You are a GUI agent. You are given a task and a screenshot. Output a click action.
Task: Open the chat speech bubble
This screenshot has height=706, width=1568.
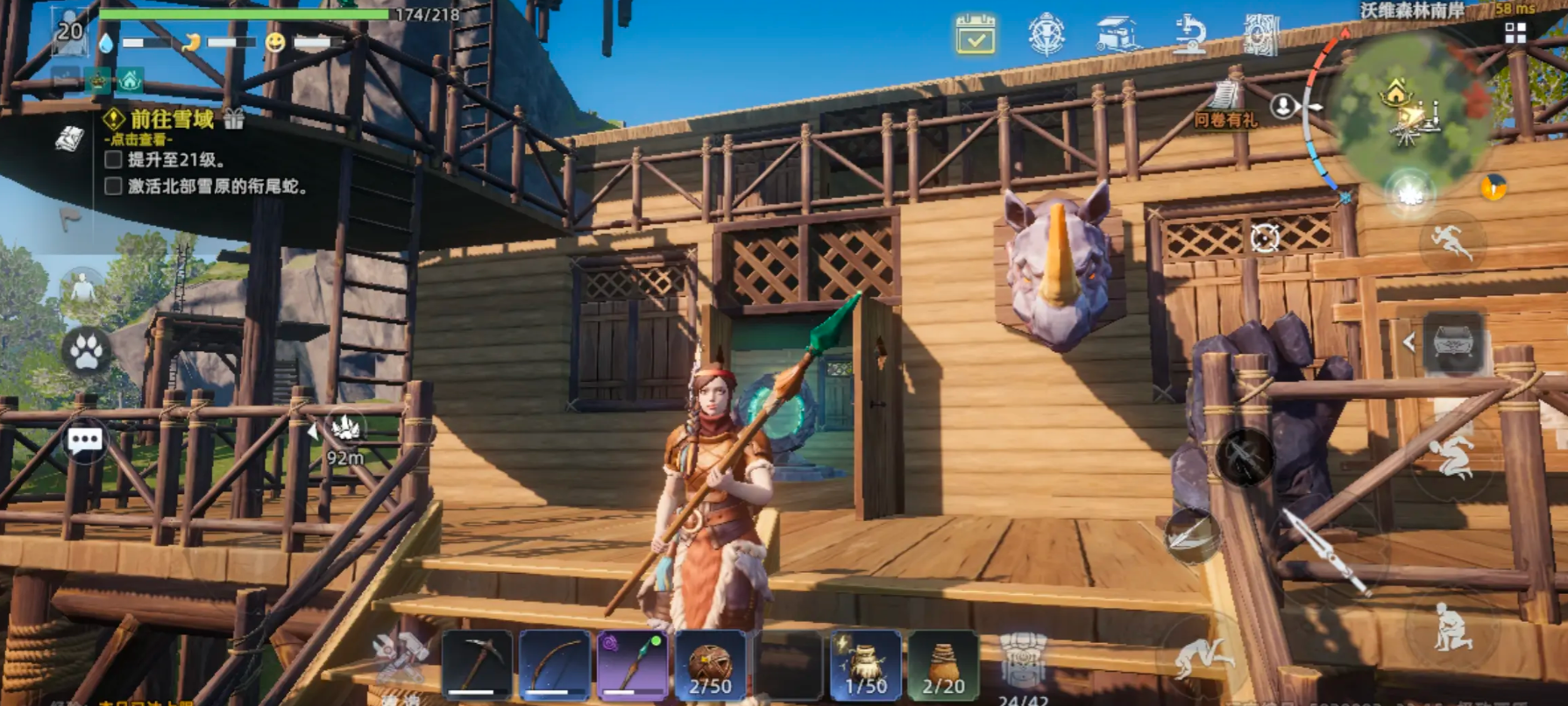click(85, 441)
